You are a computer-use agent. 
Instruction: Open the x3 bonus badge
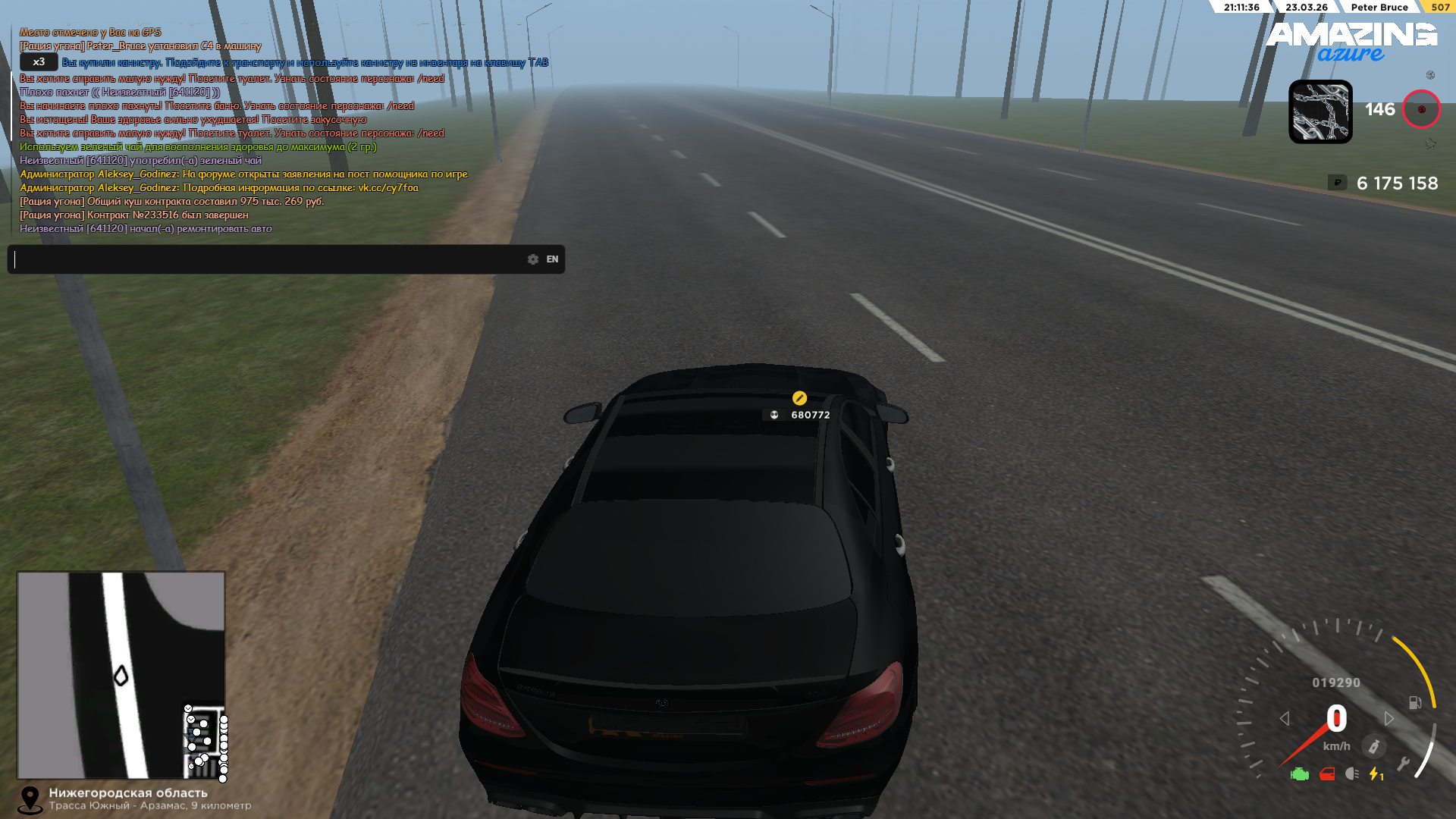coord(39,62)
